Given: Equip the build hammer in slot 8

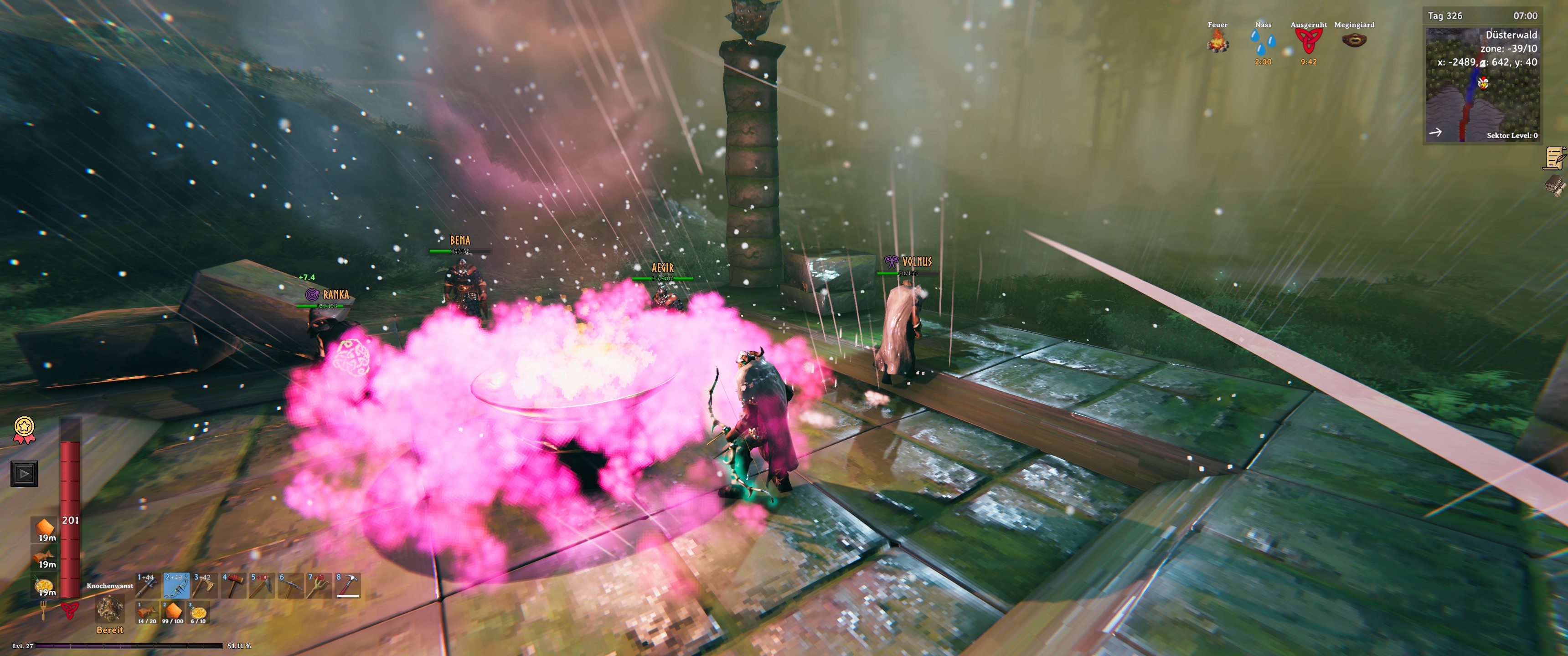Looking at the screenshot, I should pos(348,585).
